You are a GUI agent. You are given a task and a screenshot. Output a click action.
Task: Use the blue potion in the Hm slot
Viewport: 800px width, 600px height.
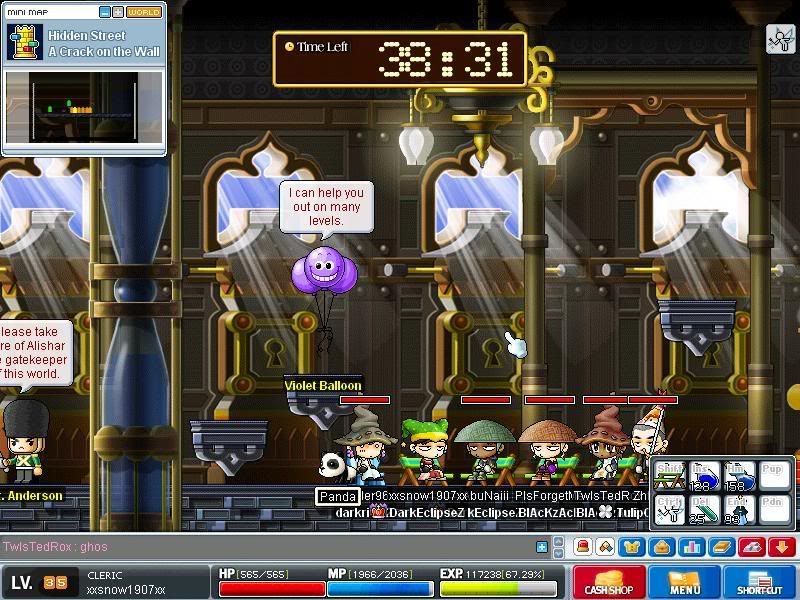(x=740, y=476)
